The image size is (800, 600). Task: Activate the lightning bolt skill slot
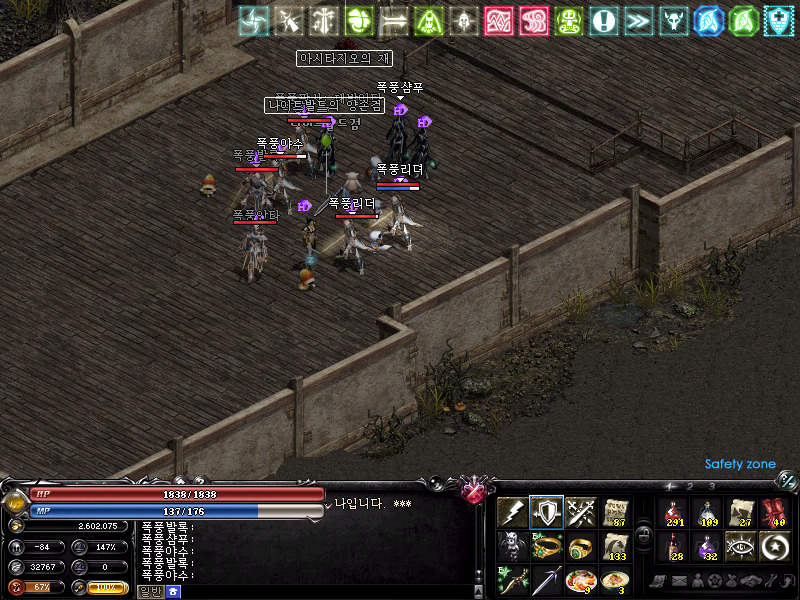pos(512,512)
